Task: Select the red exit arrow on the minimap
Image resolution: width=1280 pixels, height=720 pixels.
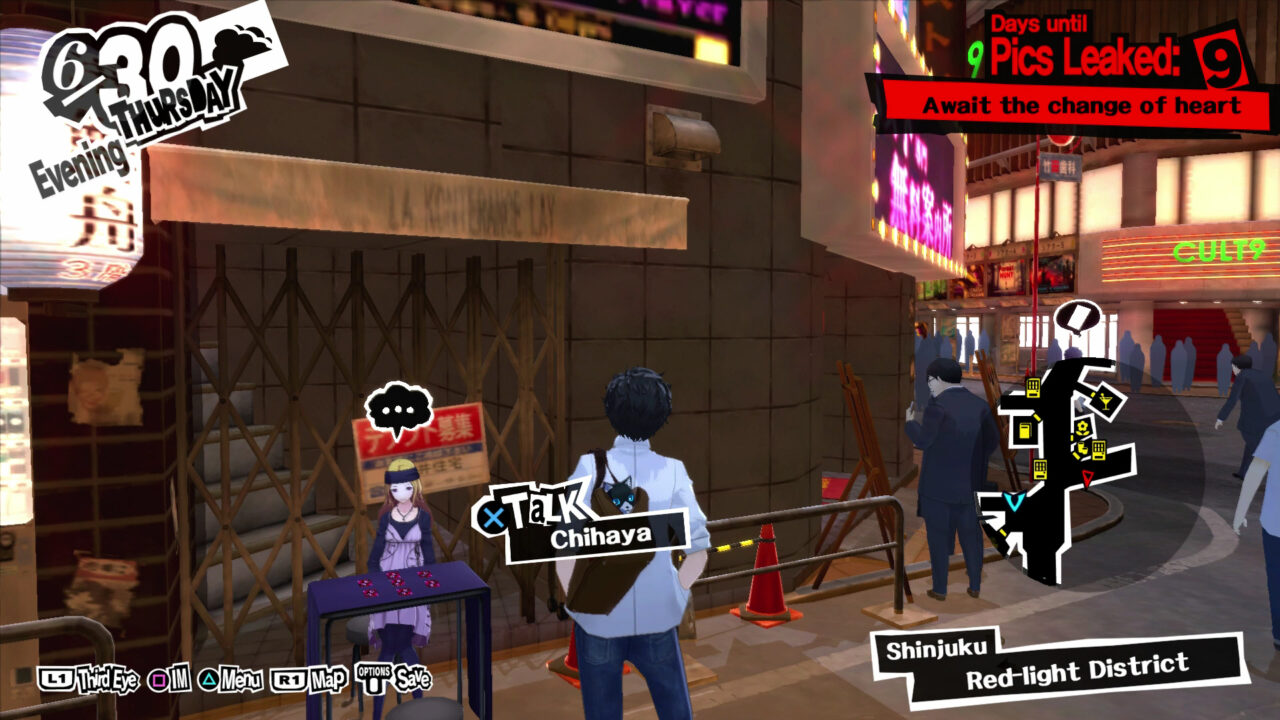Action: pyautogui.click(x=1087, y=477)
